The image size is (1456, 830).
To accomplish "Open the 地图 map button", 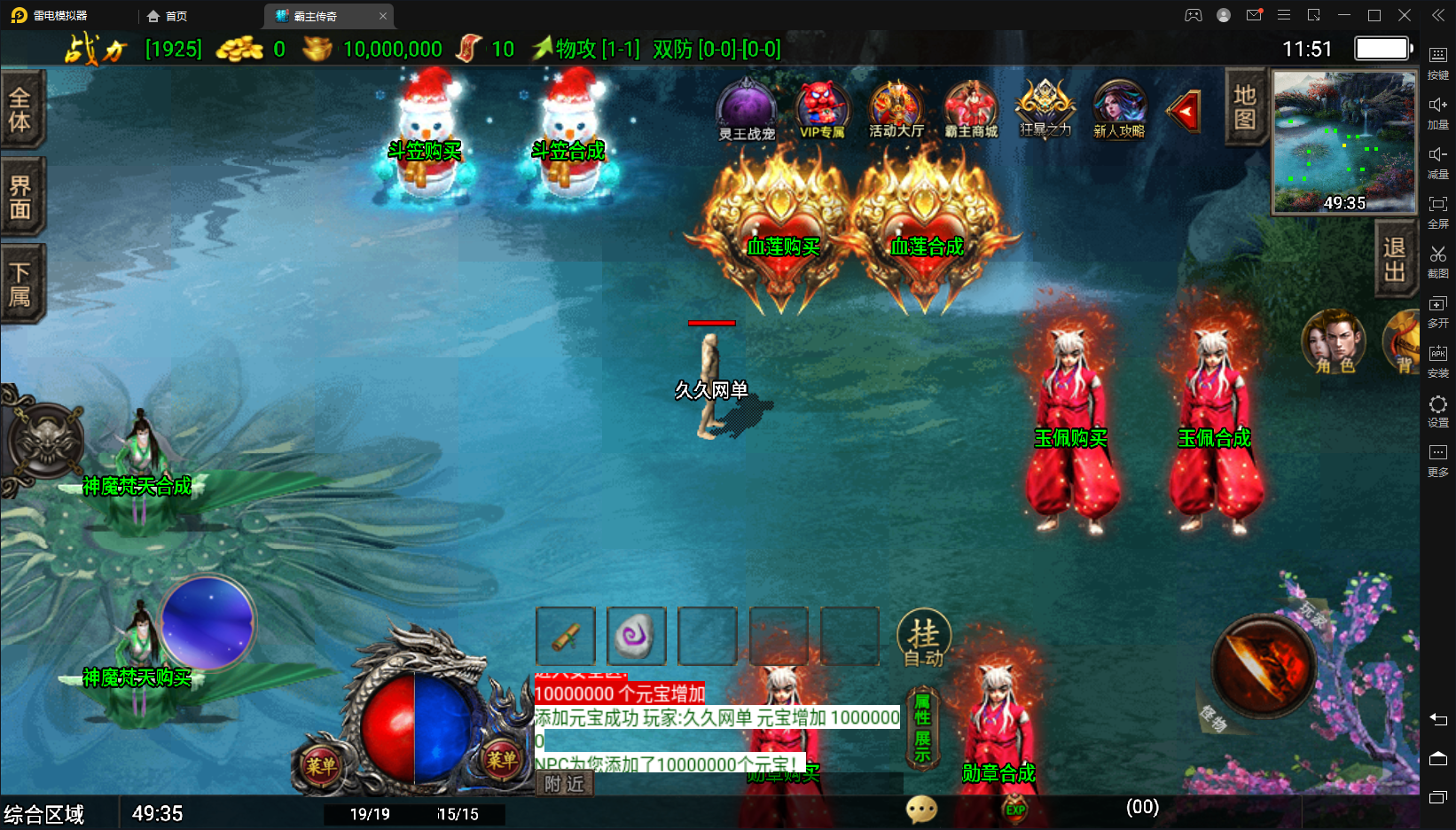I will pyautogui.click(x=1244, y=106).
